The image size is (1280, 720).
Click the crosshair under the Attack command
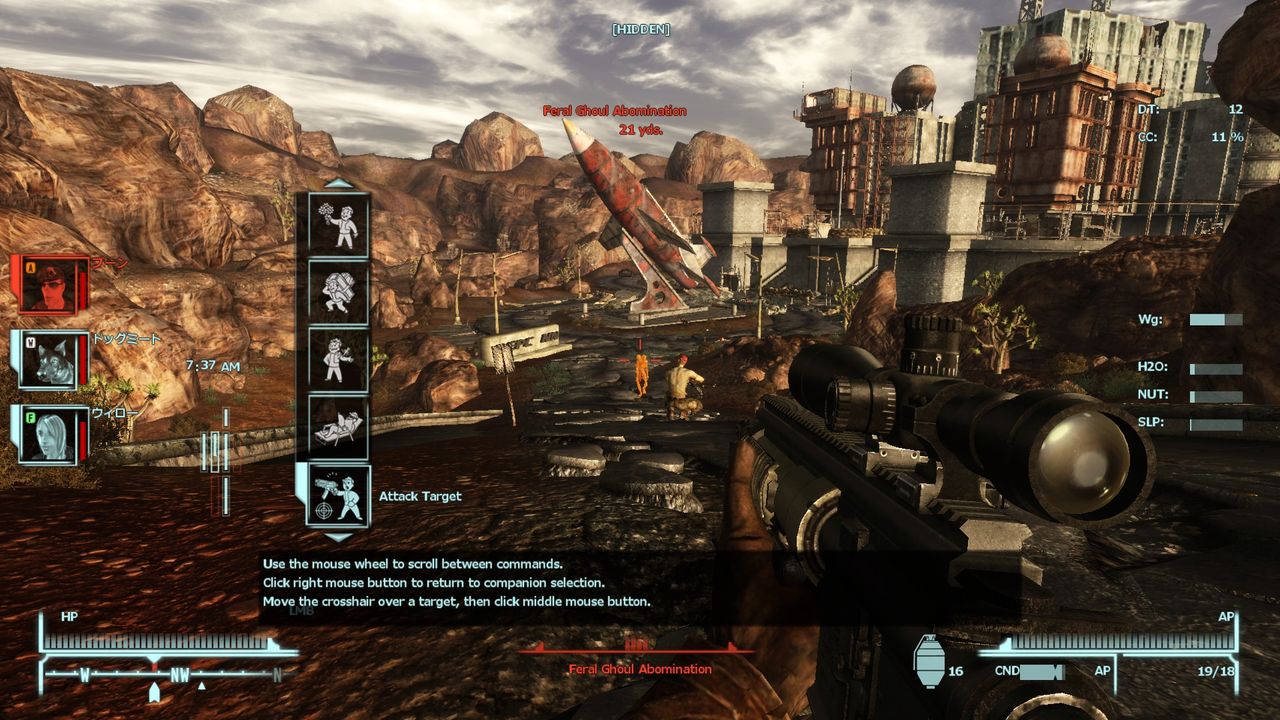(x=322, y=512)
